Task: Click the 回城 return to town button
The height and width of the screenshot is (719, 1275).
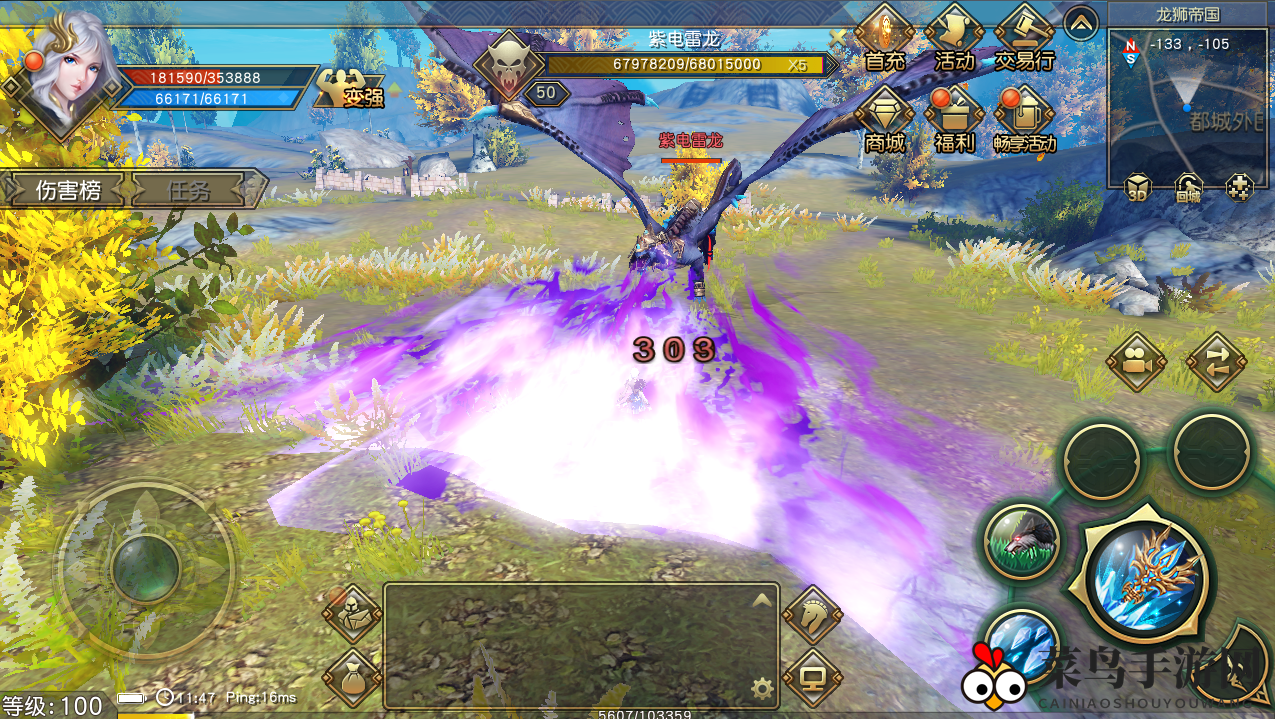Action: pos(1188,187)
